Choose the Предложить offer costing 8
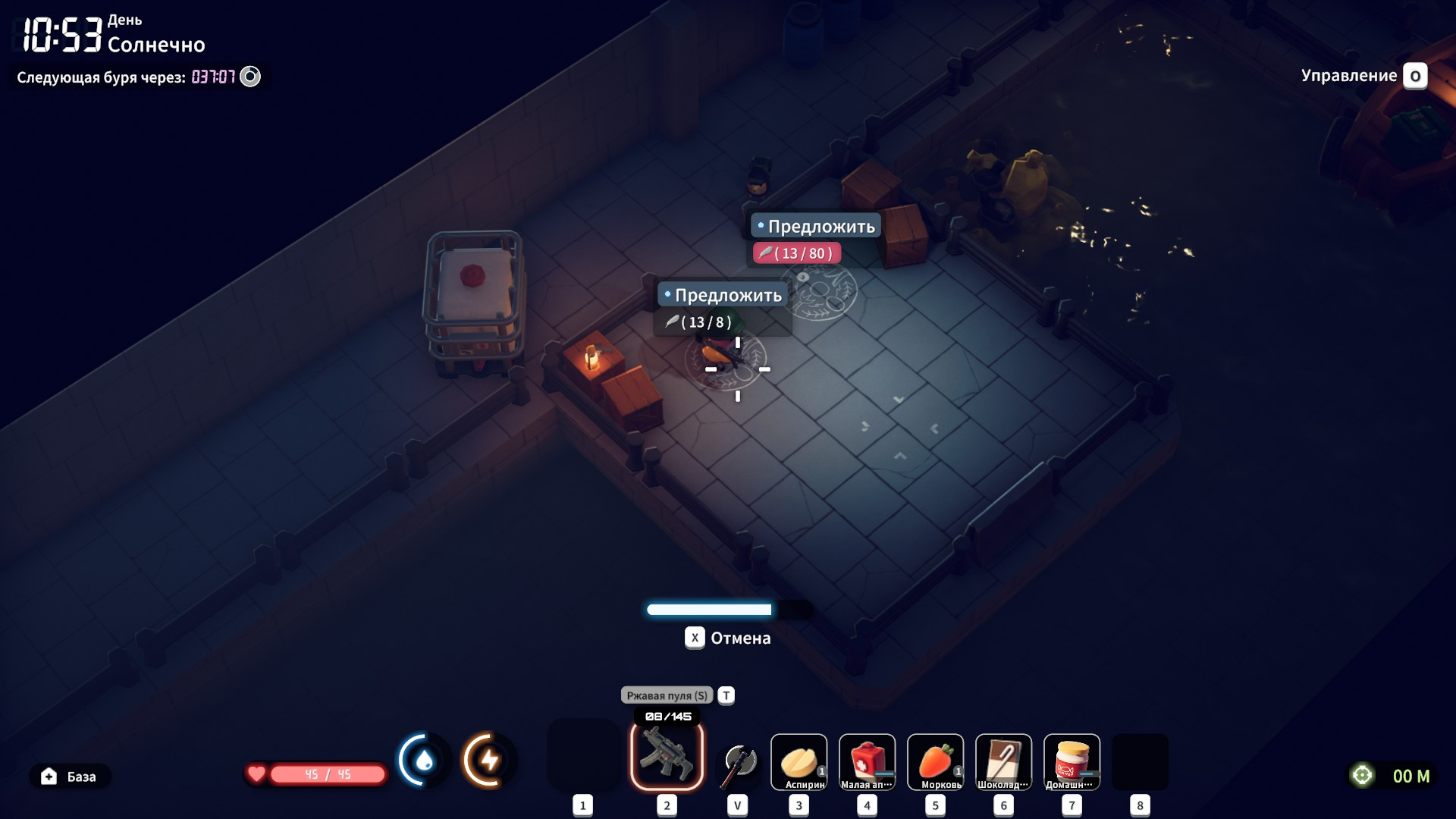 pos(723,296)
